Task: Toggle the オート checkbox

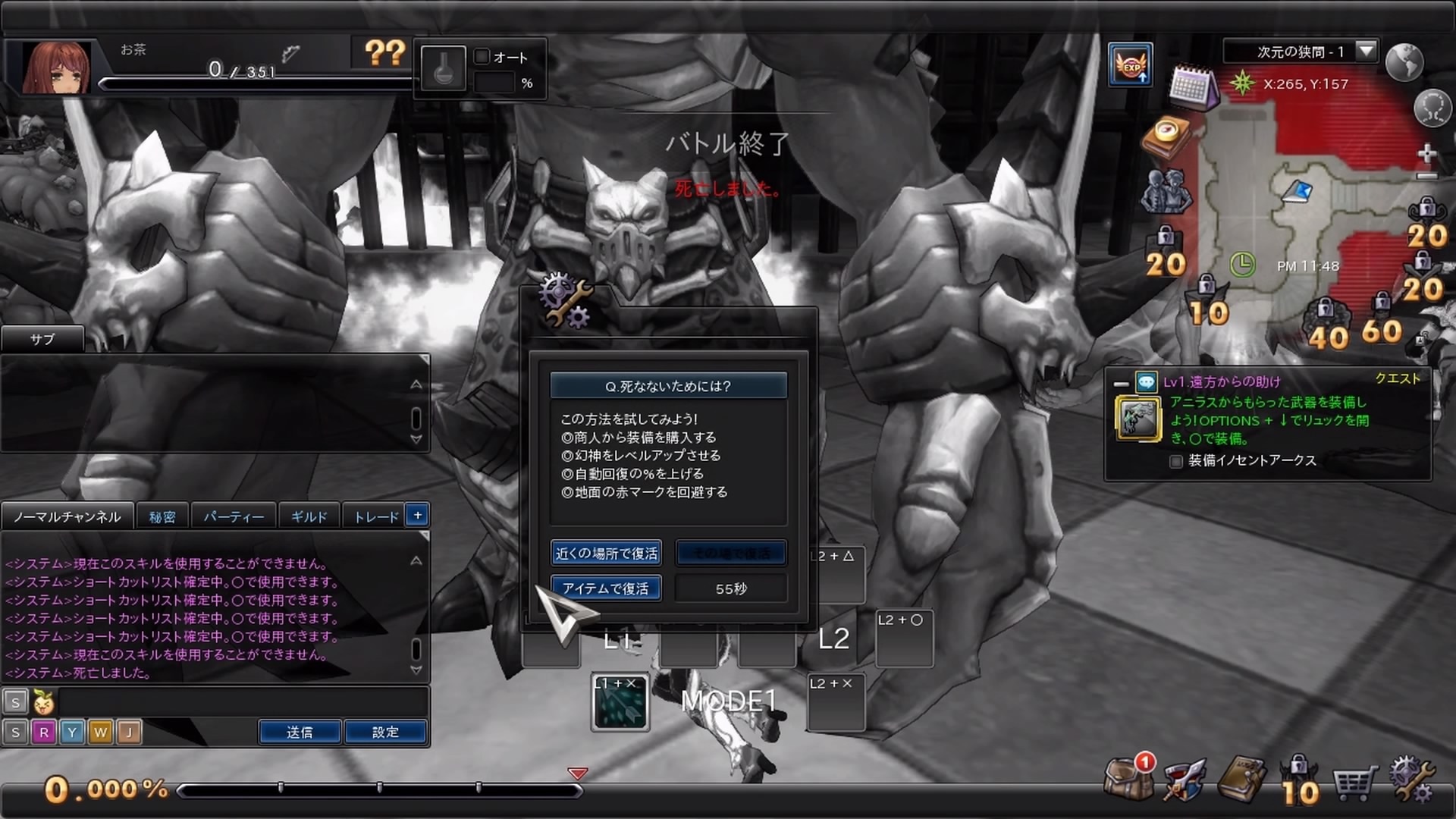Action: coord(482,57)
